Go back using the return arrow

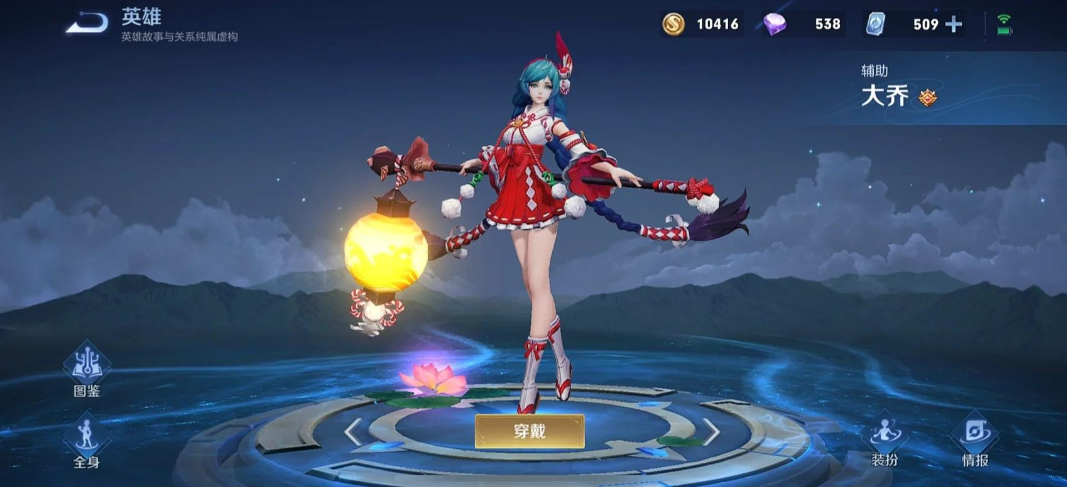click(x=87, y=23)
